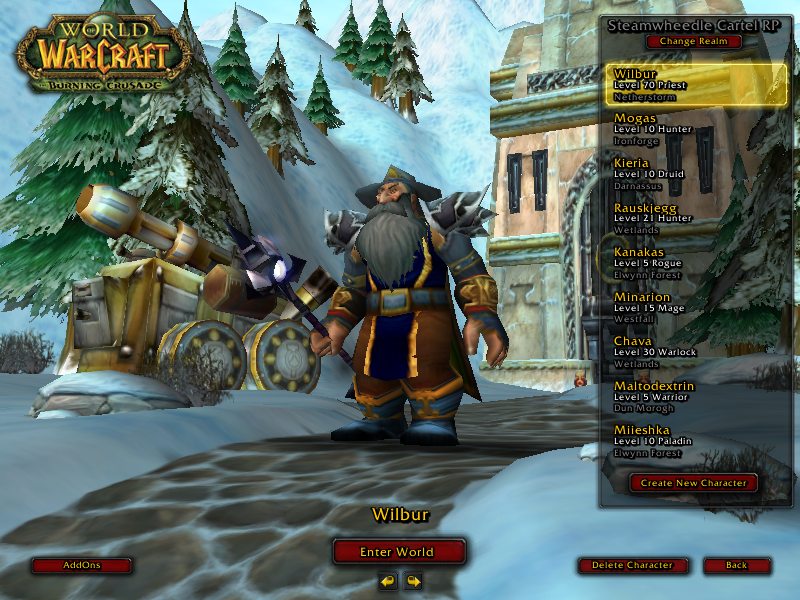Rotate character with the left arrow button
This screenshot has width=800, height=600.
coord(387,580)
